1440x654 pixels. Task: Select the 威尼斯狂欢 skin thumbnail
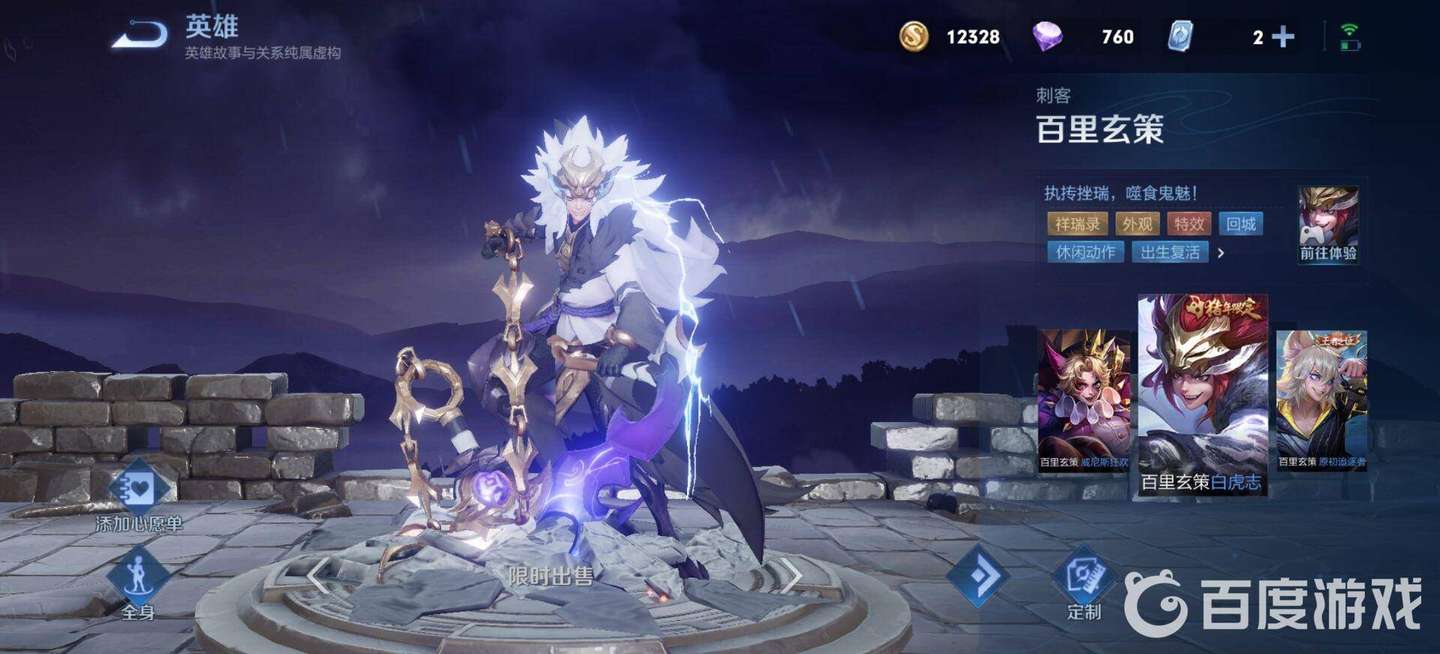(1084, 401)
